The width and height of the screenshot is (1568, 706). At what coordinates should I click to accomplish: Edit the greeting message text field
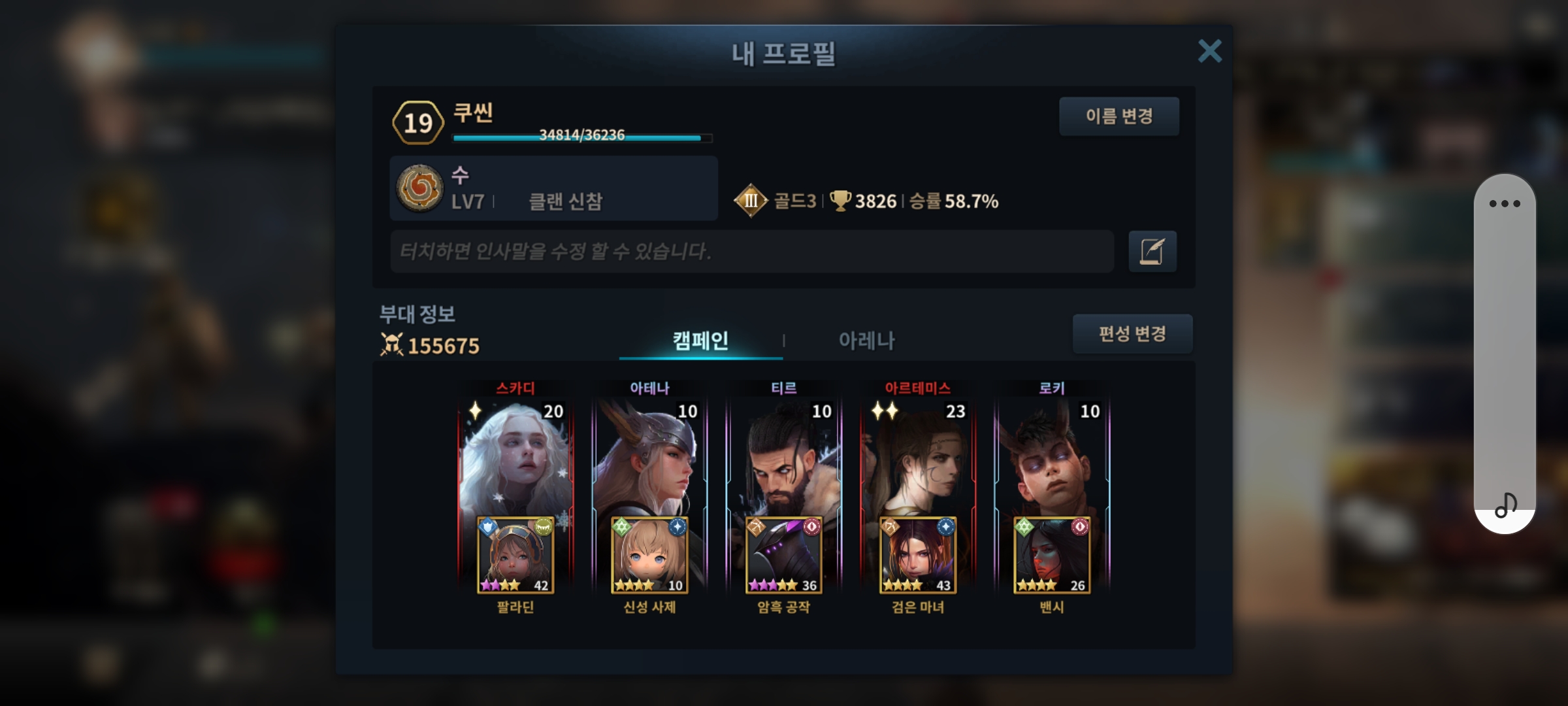(x=751, y=251)
